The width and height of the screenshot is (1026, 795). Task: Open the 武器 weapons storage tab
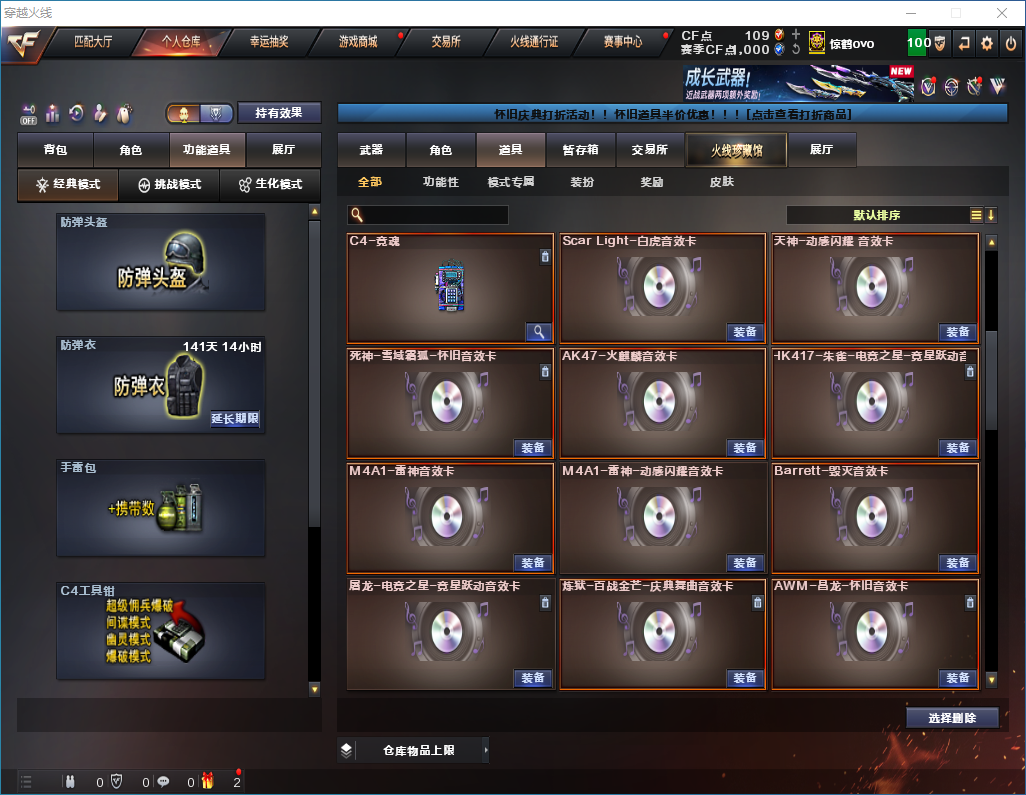[x=371, y=150]
